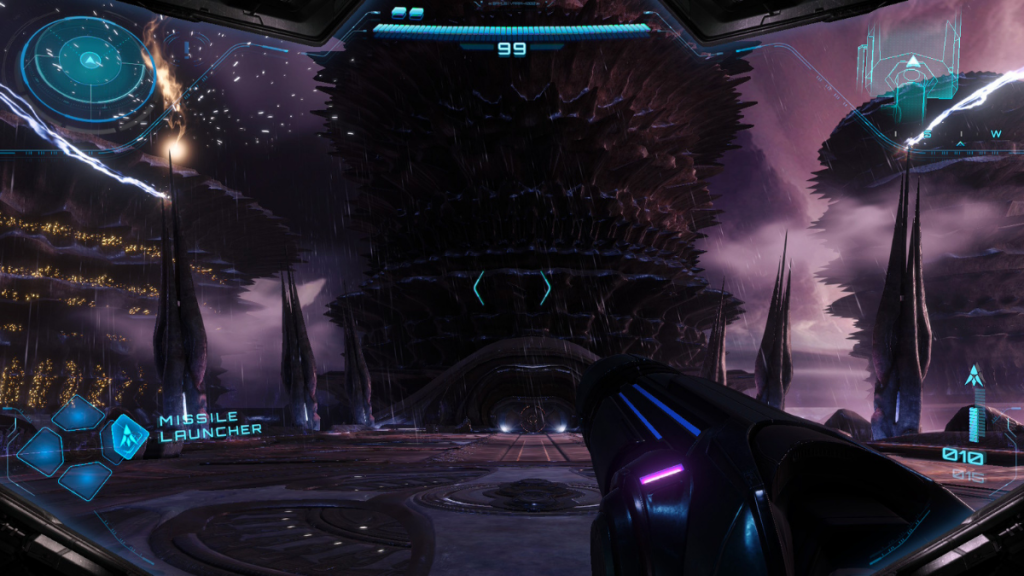Choose the bottom weapon selector slot

84,480
